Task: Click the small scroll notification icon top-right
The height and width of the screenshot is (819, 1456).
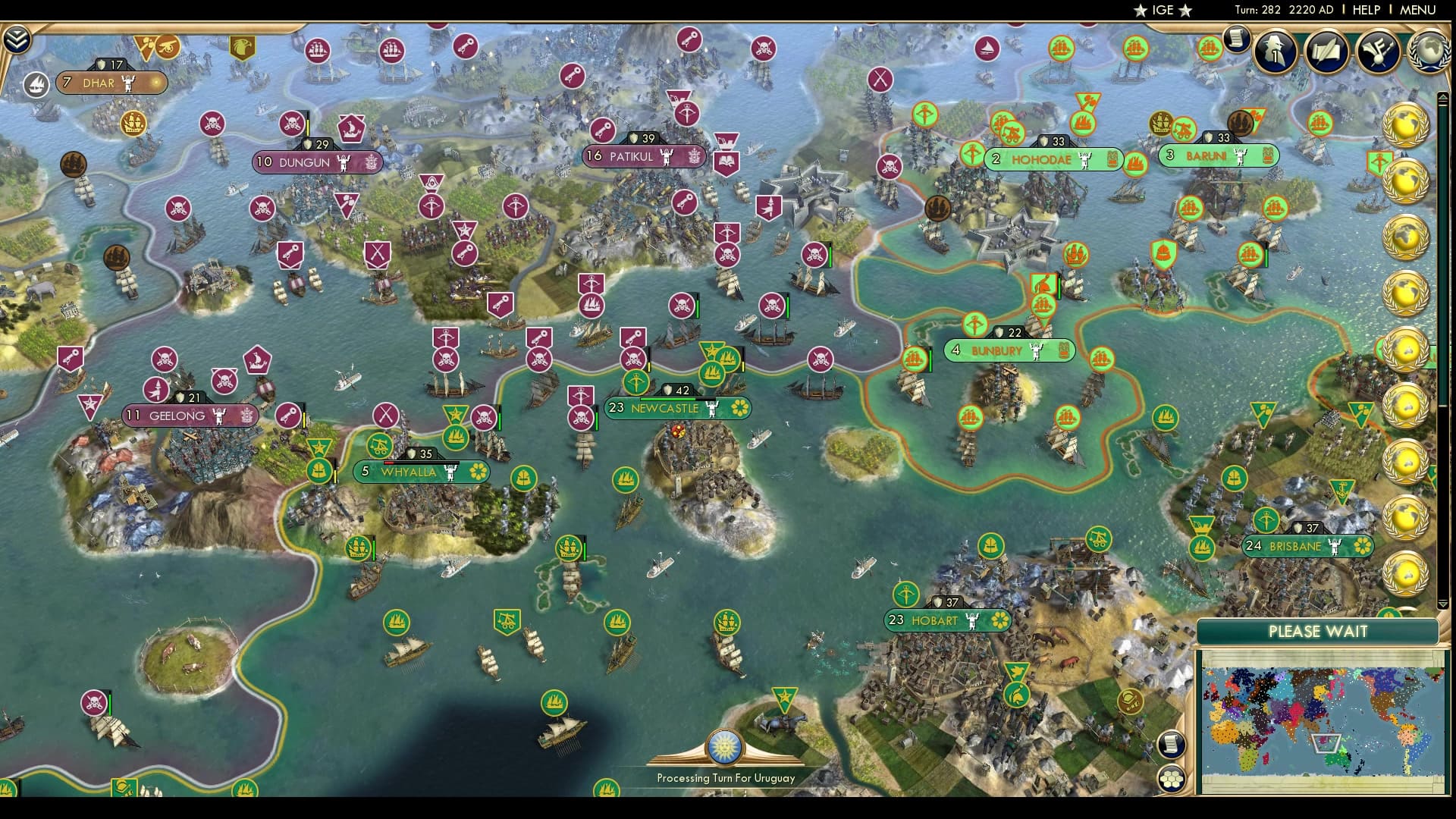Action: [x=1238, y=39]
